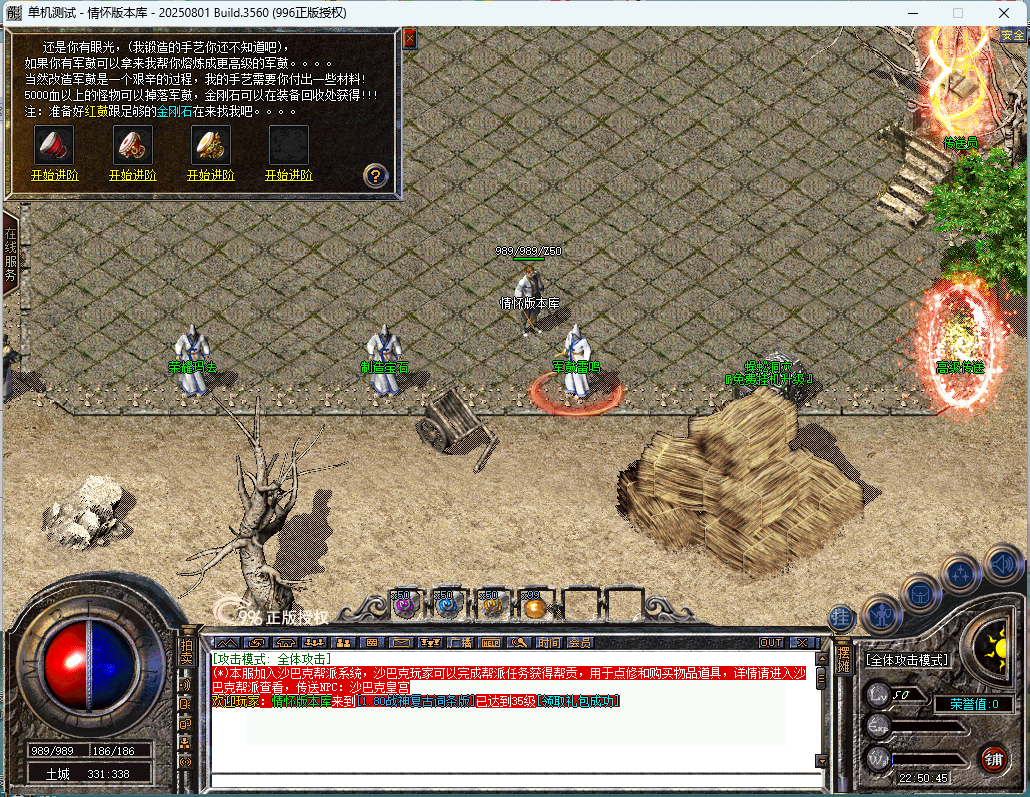
Task: Open the character figure round button
Action: click(883, 613)
